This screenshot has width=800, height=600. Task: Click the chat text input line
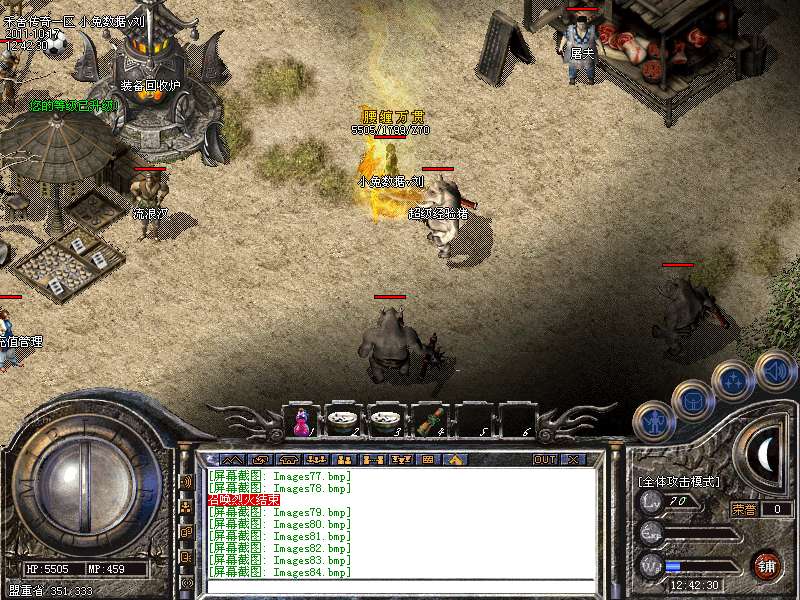(400, 587)
